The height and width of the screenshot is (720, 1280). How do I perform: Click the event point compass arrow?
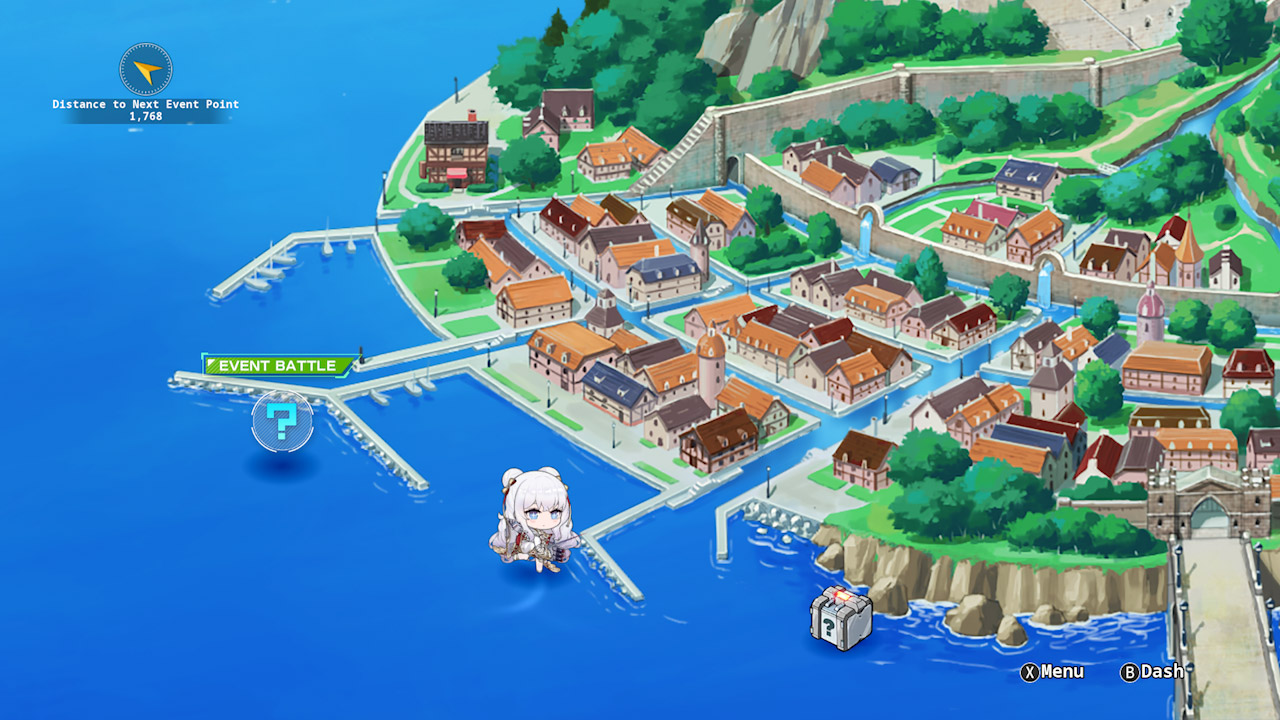pos(146,70)
